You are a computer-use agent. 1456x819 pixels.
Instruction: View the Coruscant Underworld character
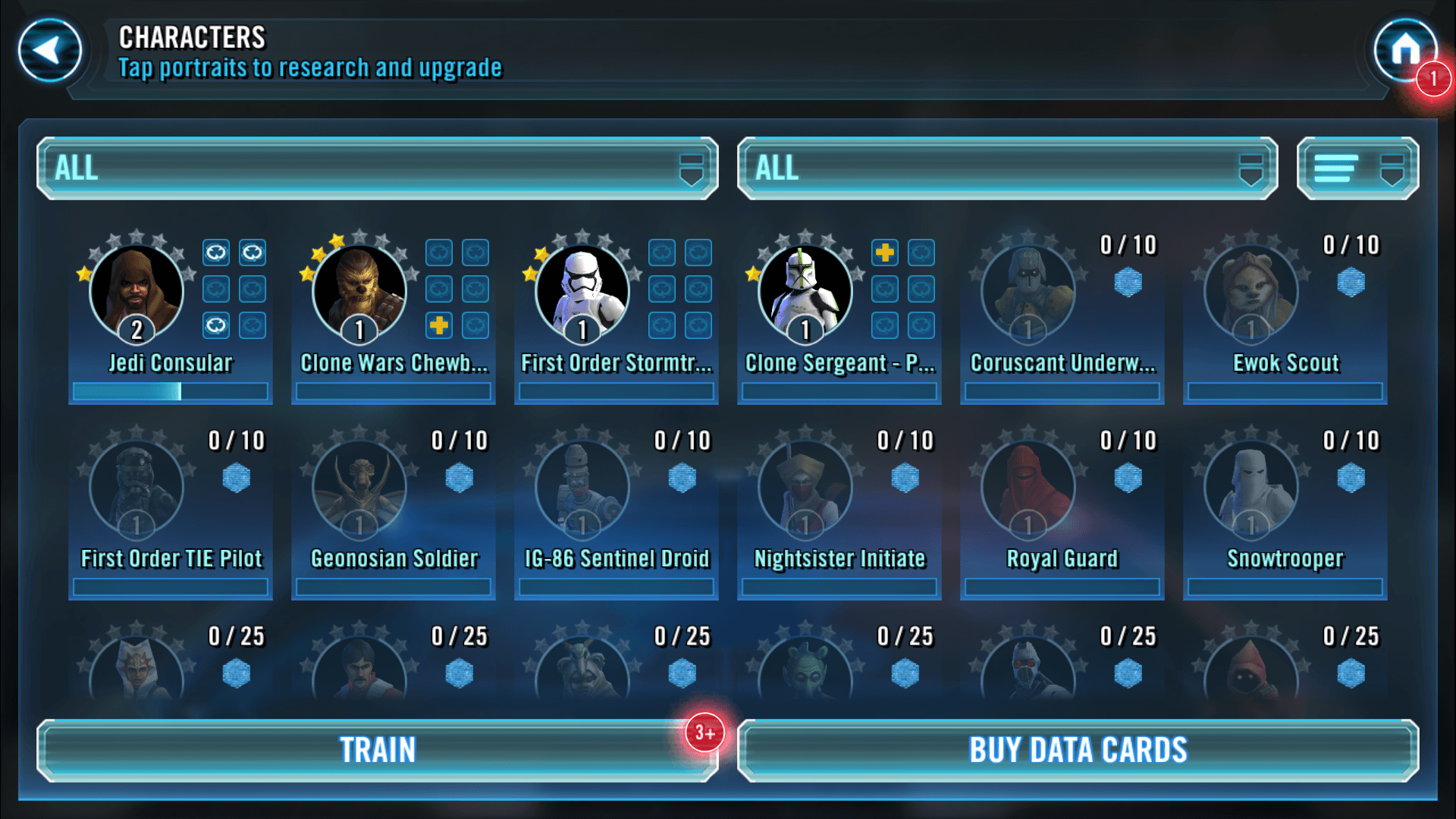[1028, 293]
